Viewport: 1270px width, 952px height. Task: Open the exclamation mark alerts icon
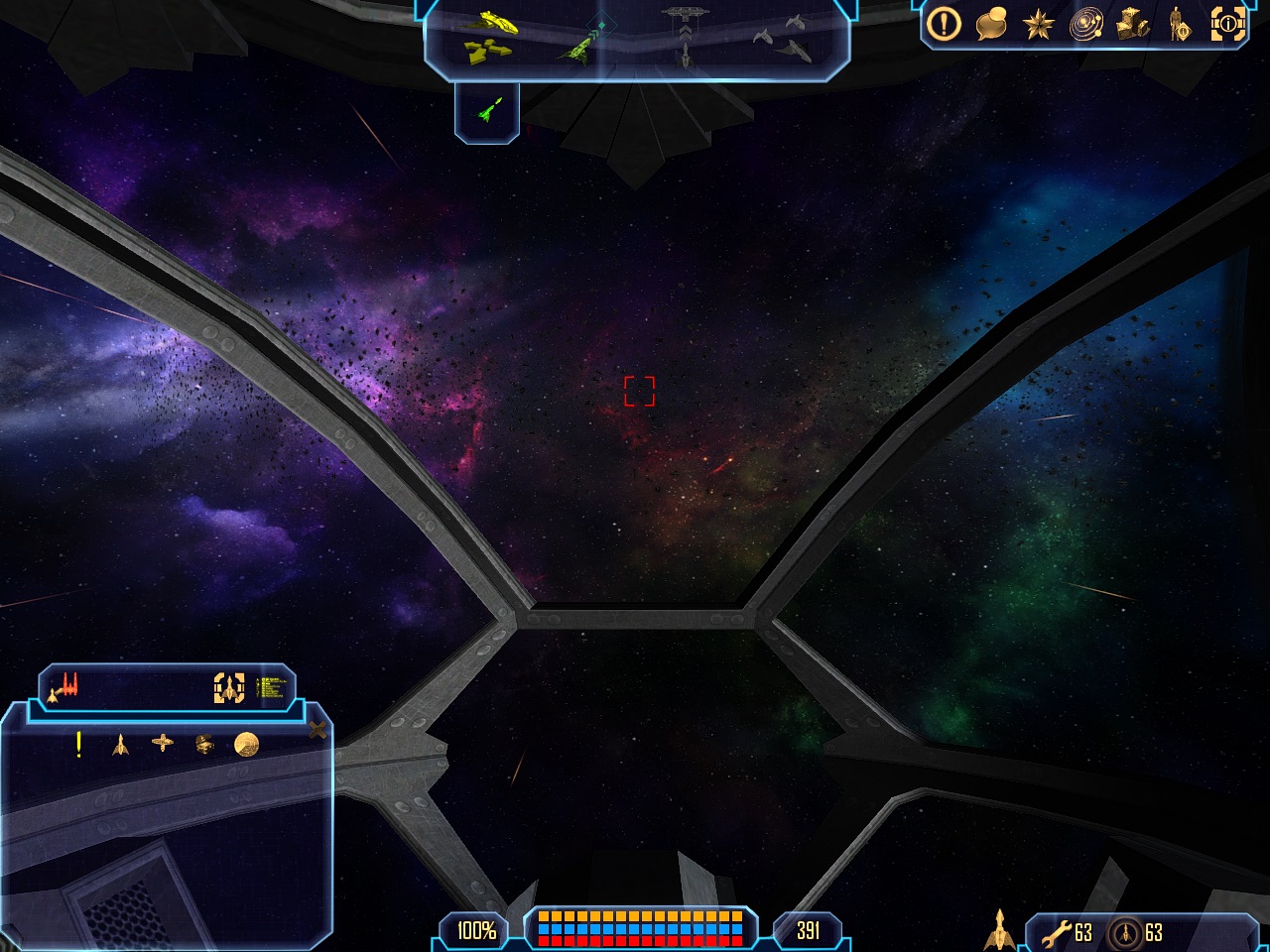944,24
